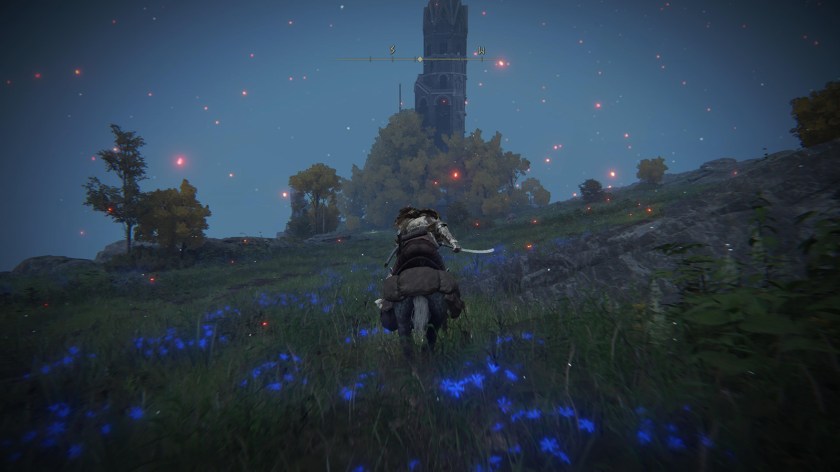Select the W direction marker on compass
Viewport: 840px width, 472px height.
[x=481, y=50]
